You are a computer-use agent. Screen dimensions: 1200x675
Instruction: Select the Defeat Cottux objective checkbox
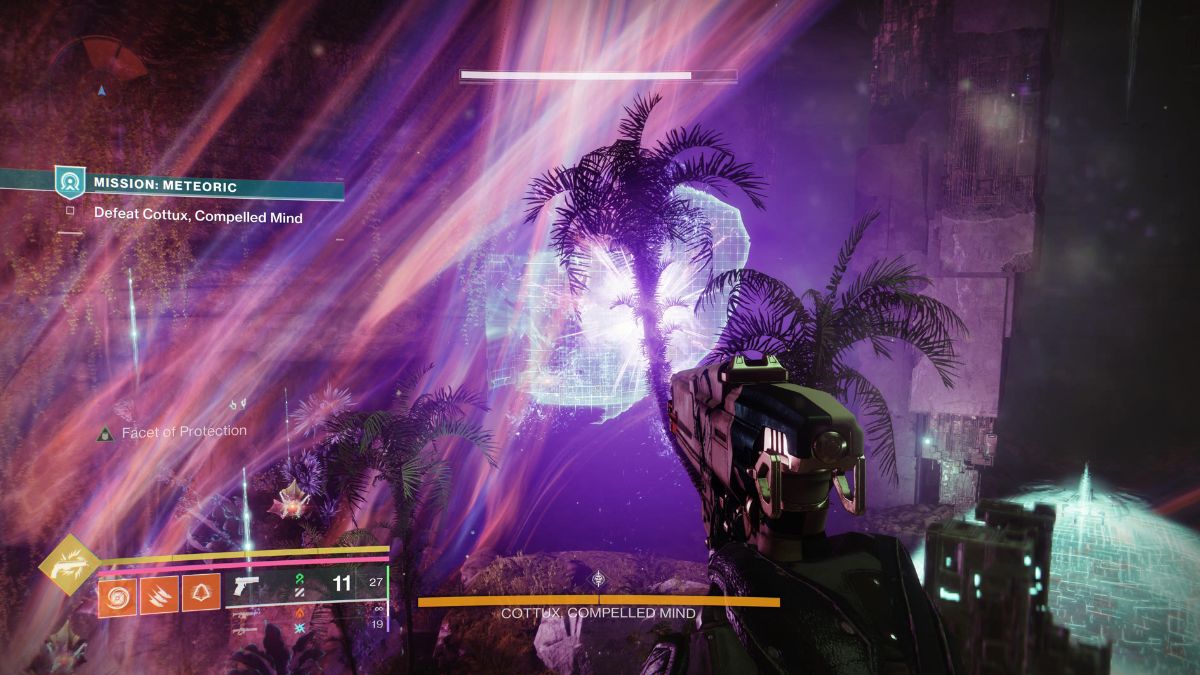click(69, 213)
